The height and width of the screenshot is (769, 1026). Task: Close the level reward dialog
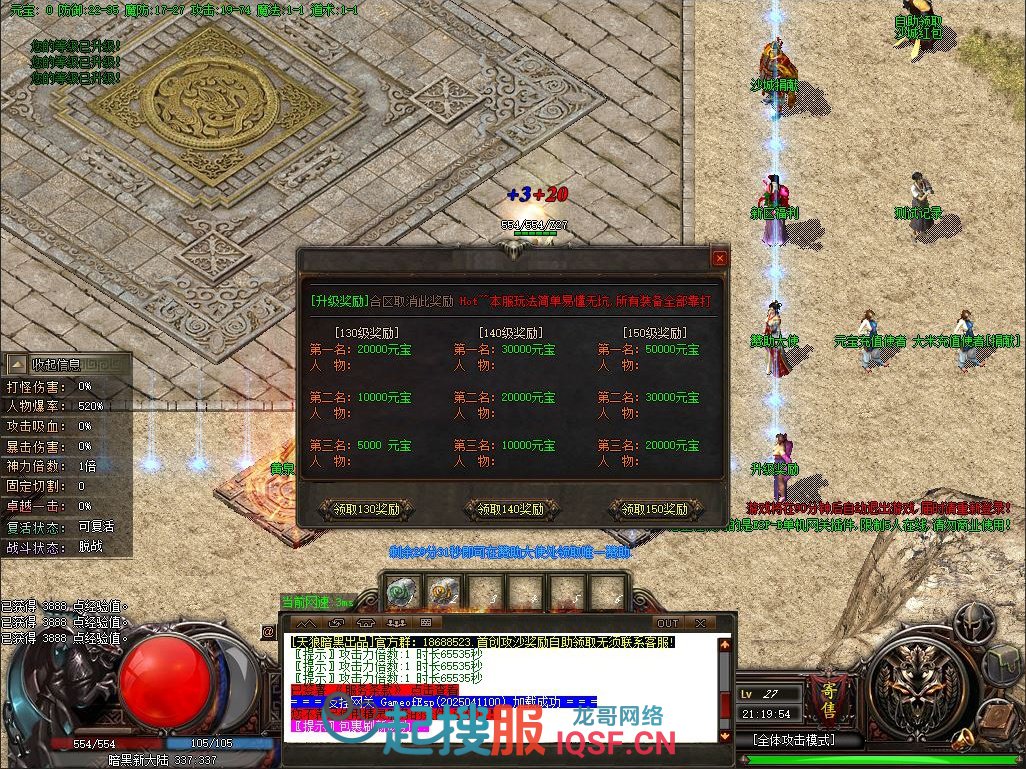point(719,258)
